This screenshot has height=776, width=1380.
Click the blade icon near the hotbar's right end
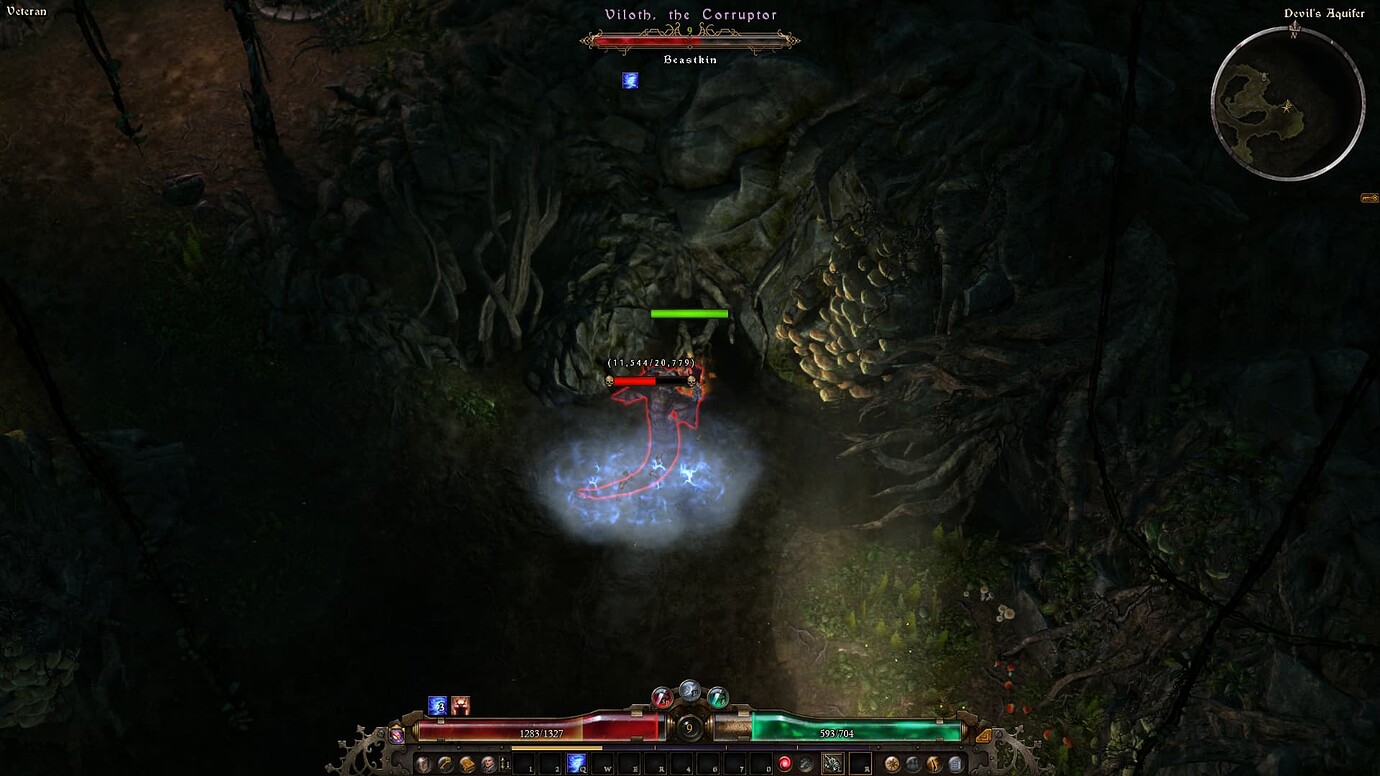(934, 762)
